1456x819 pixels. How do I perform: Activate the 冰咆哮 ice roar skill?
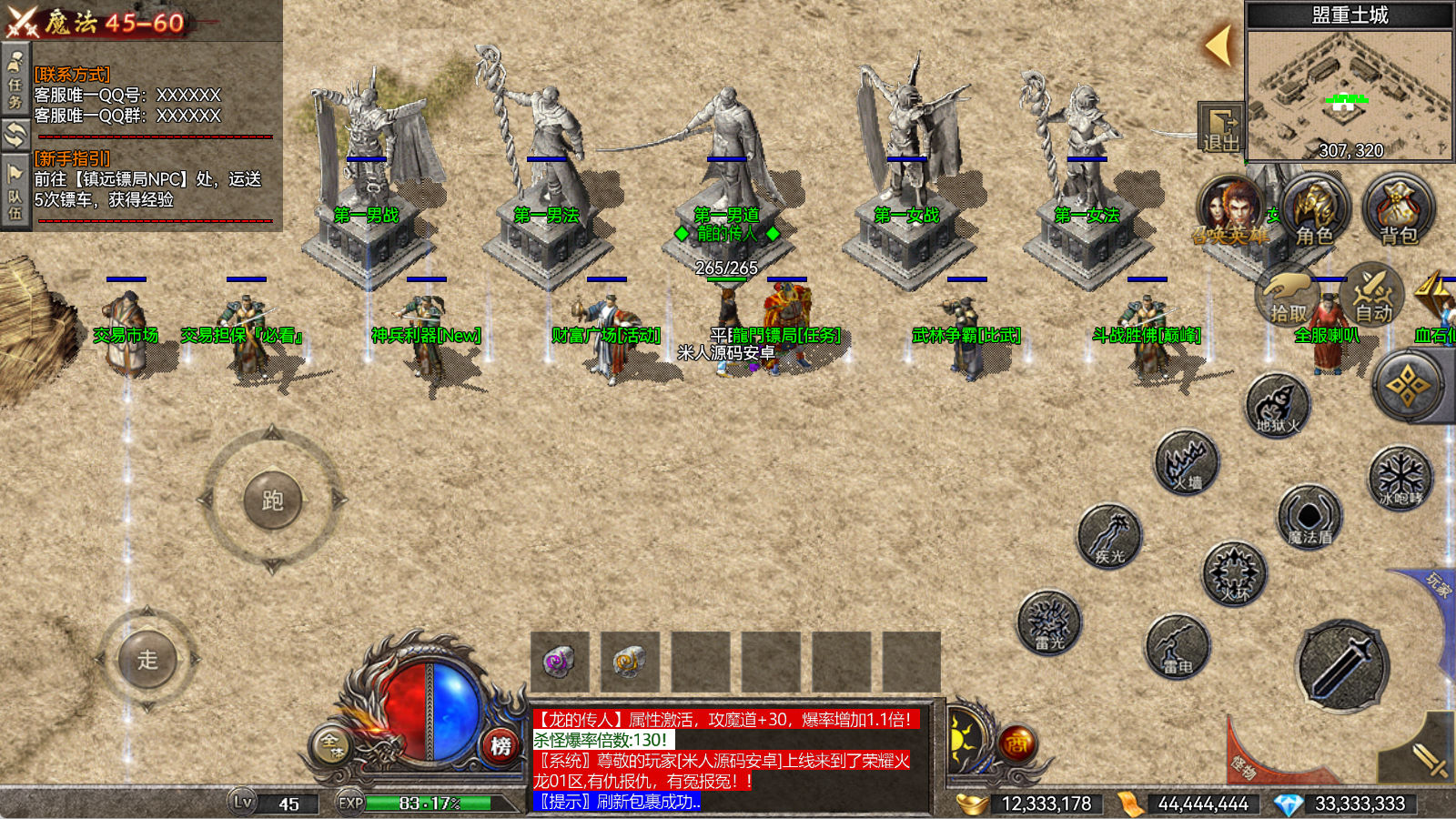click(1400, 477)
